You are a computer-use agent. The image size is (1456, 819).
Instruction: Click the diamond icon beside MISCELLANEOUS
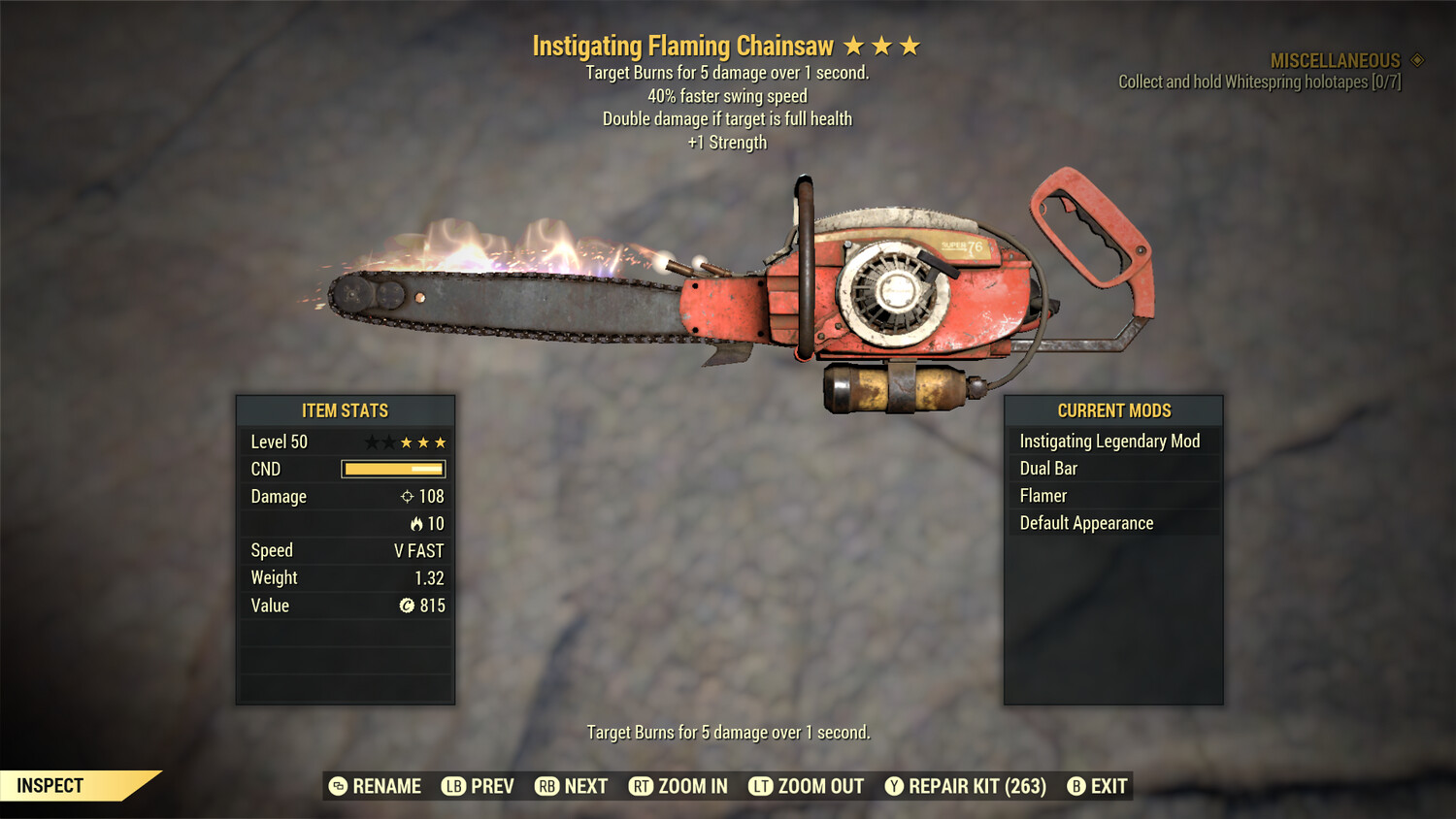pos(1416,60)
